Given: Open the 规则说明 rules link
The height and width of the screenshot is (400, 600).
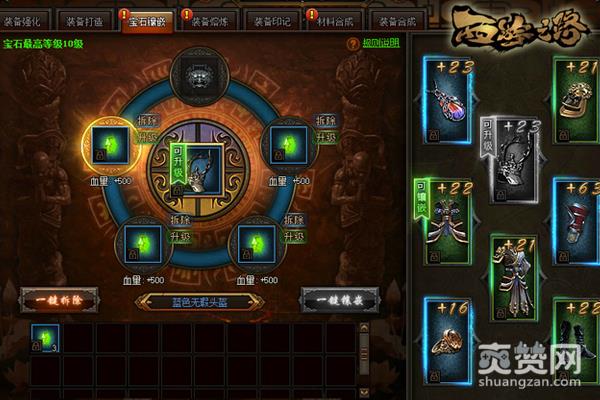Looking at the screenshot, I should point(381,44).
